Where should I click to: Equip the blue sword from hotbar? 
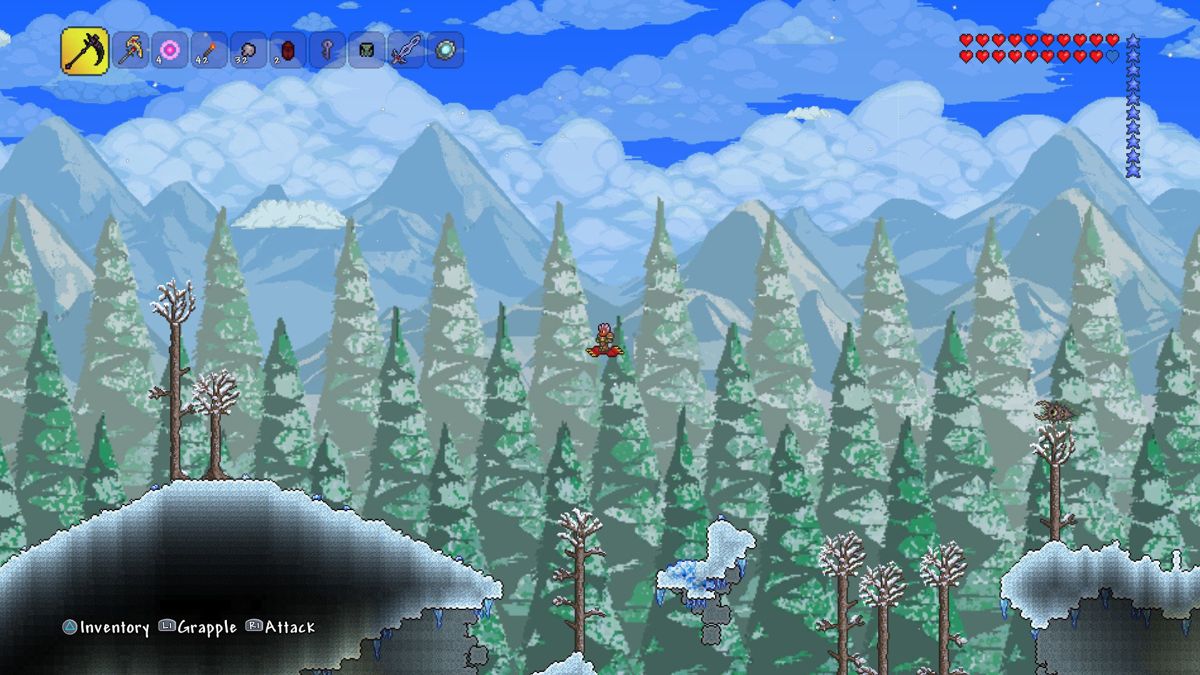406,50
